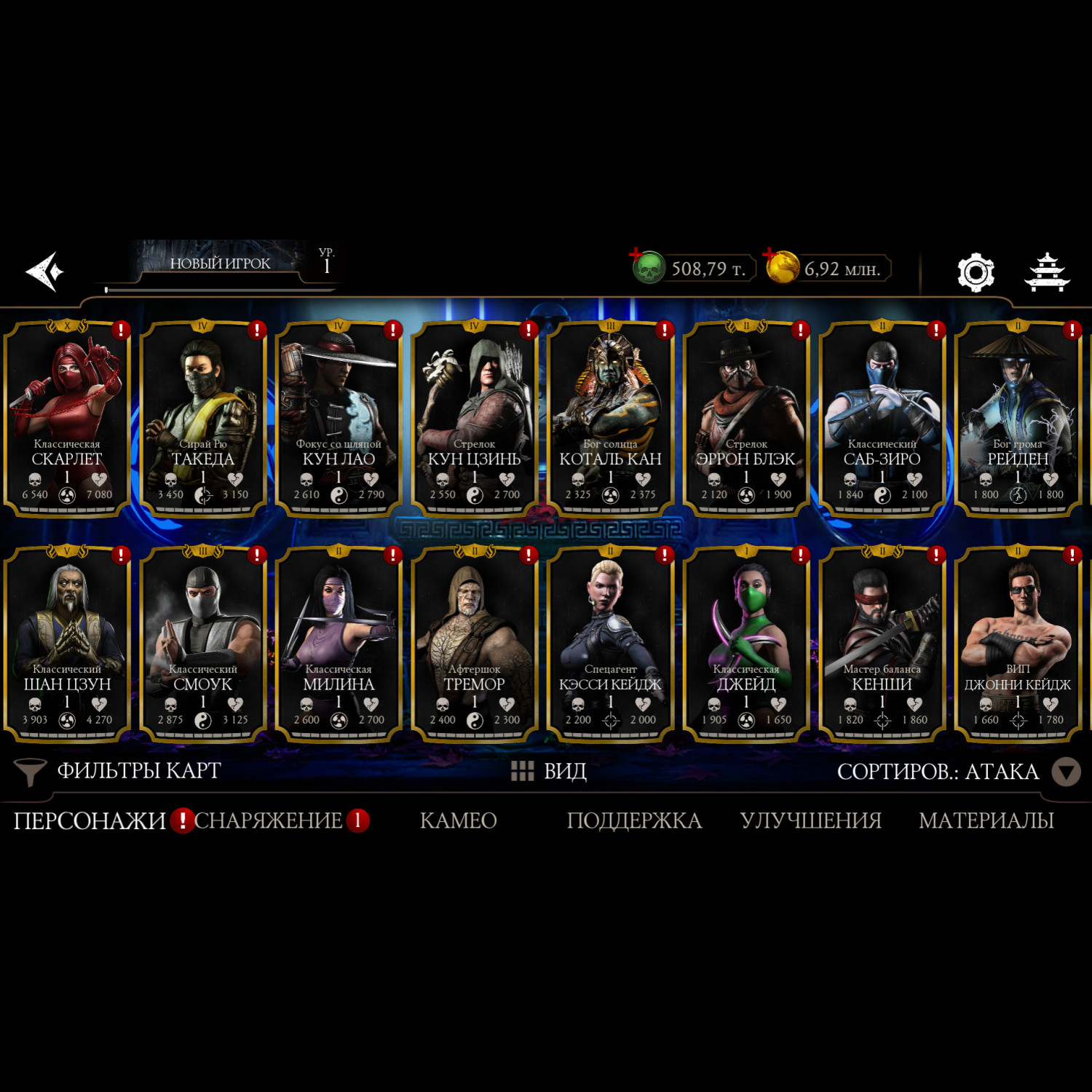
Task: Select the Классическая Скарлет card
Action: click(67, 419)
